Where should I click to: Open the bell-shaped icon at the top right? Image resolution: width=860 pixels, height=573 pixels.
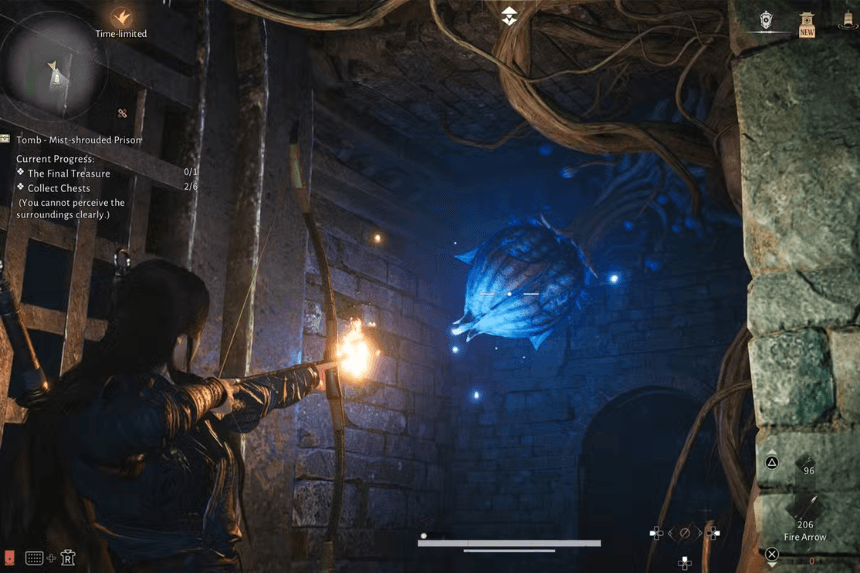[x=847, y=19]
